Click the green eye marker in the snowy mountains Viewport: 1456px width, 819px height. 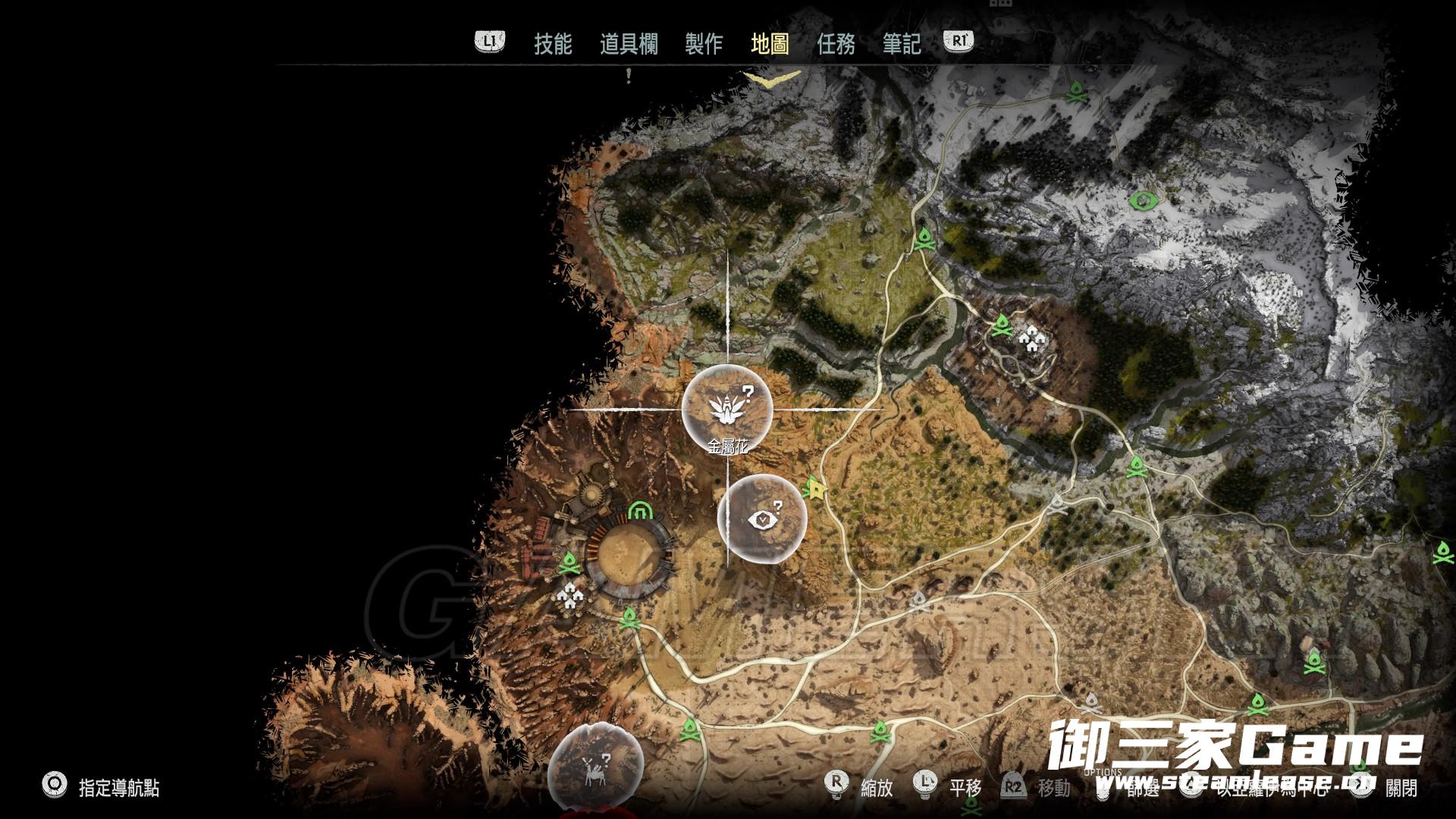[1141, 201]
